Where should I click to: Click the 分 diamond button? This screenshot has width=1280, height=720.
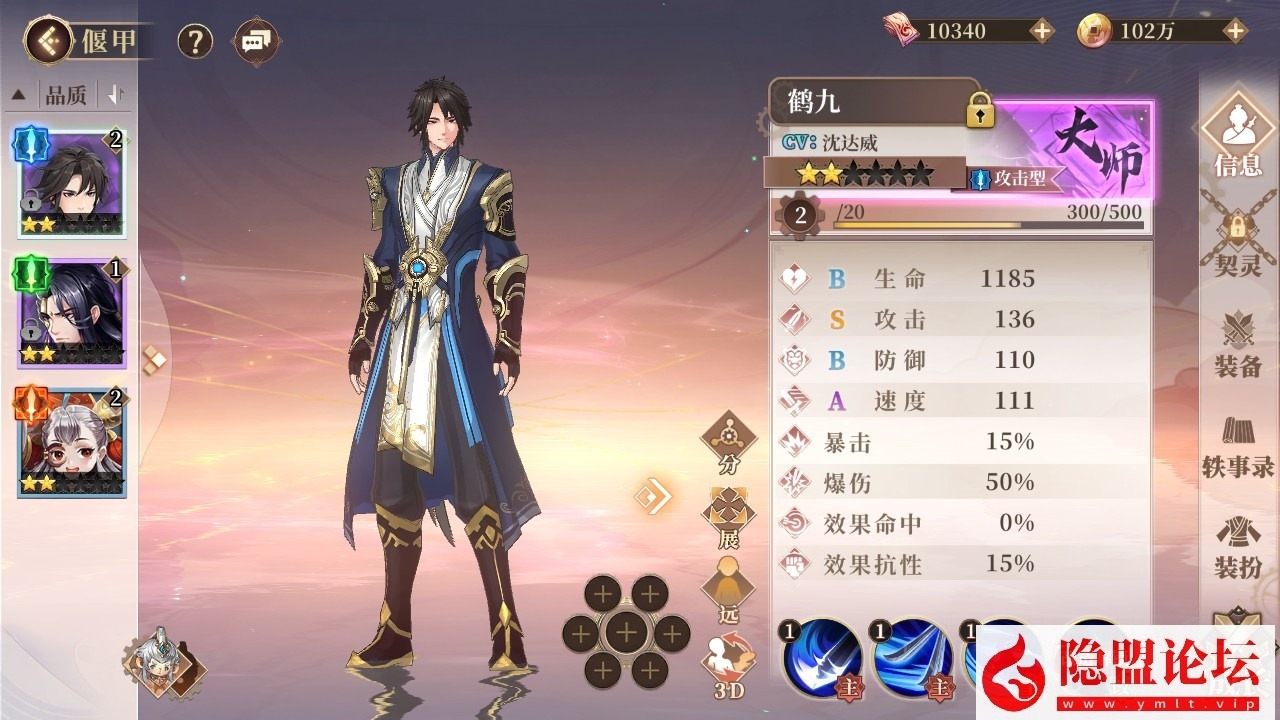pyautogui.click(x=728, y=440)
